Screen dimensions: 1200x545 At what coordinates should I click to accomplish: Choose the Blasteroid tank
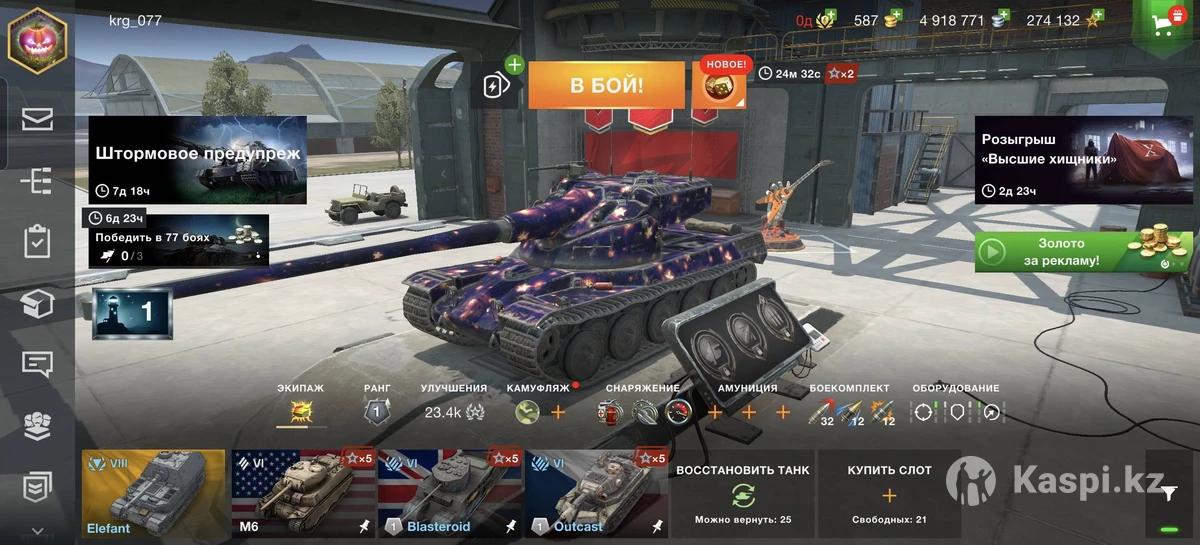[450, 494]
